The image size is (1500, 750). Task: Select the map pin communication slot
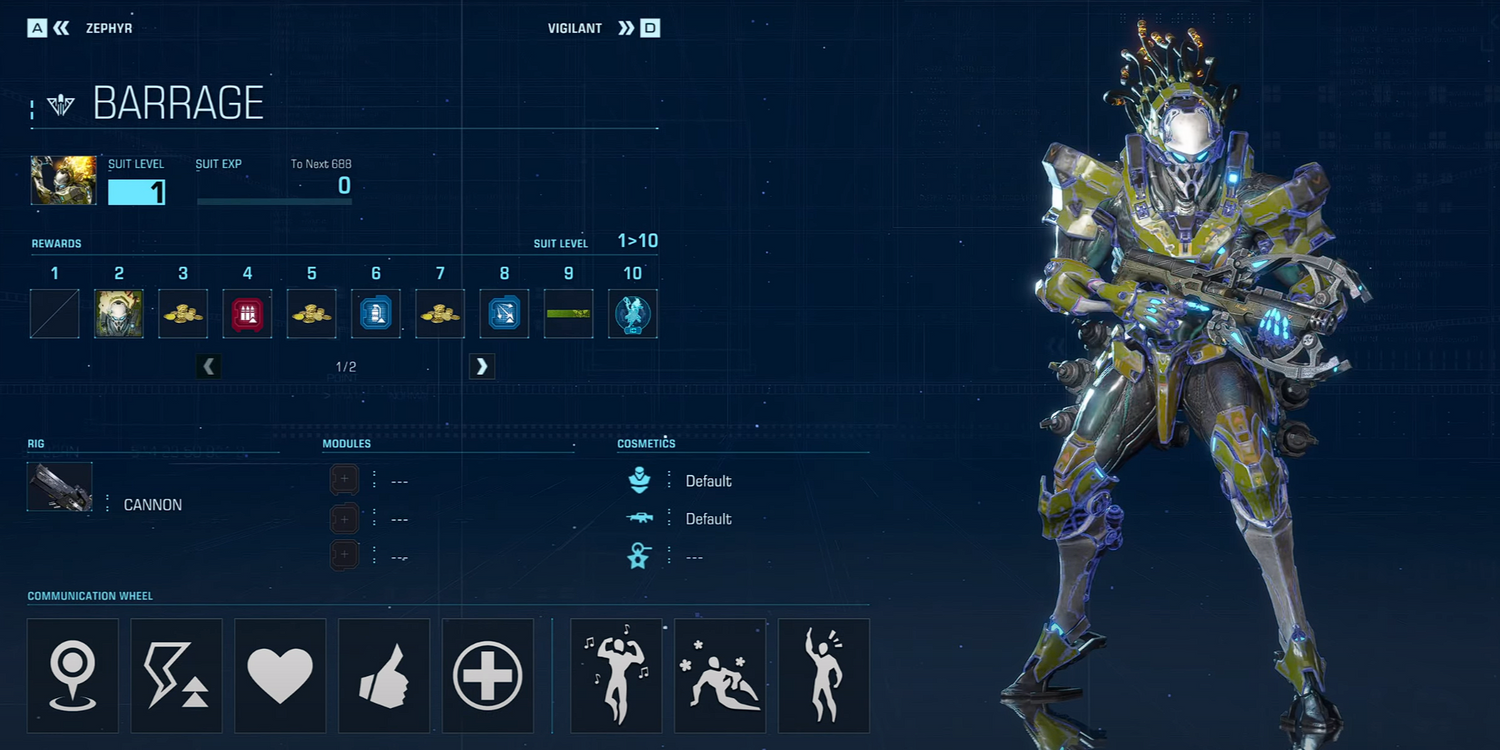[73, 676]
